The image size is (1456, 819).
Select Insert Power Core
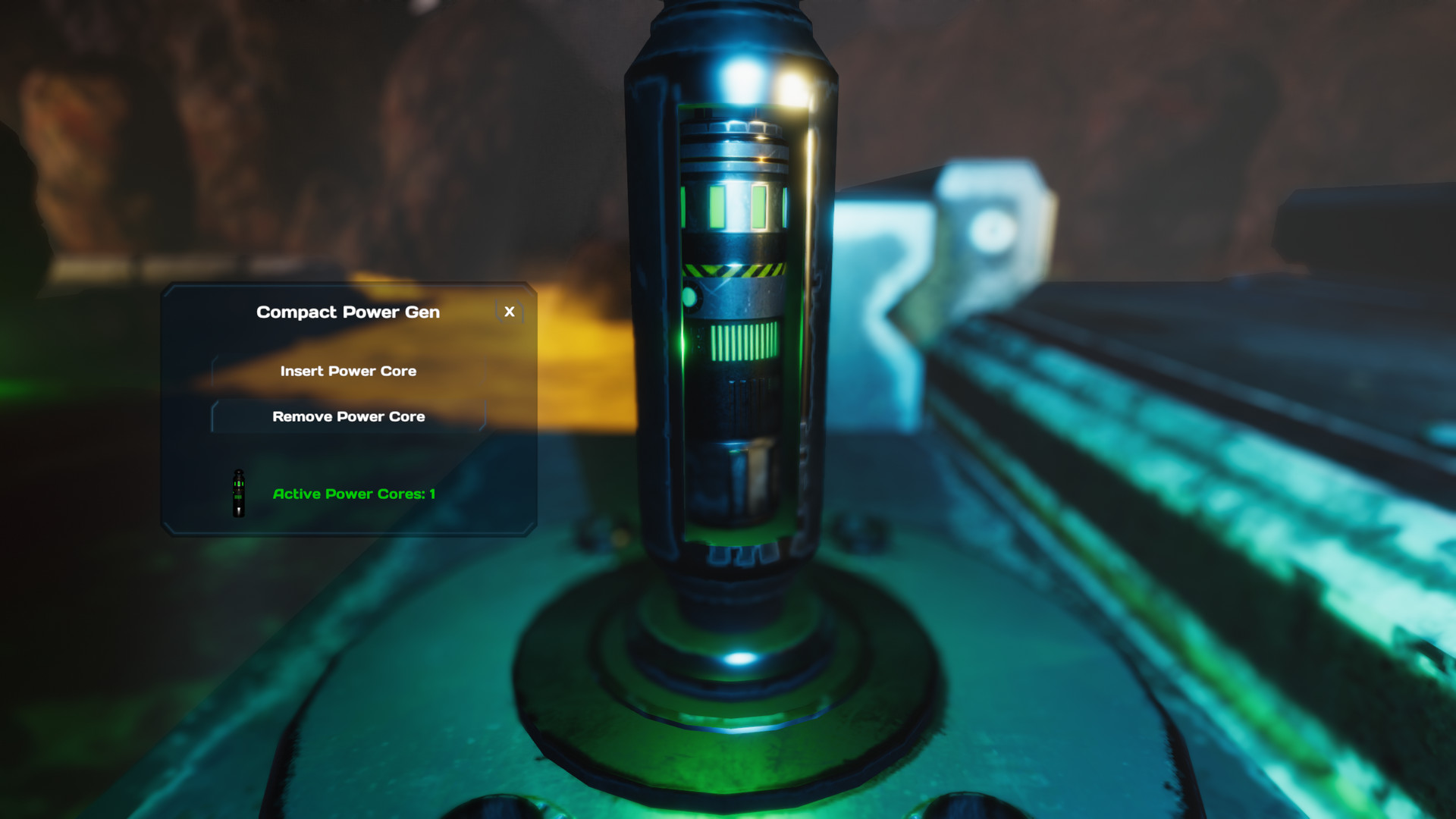coord(348,371)
